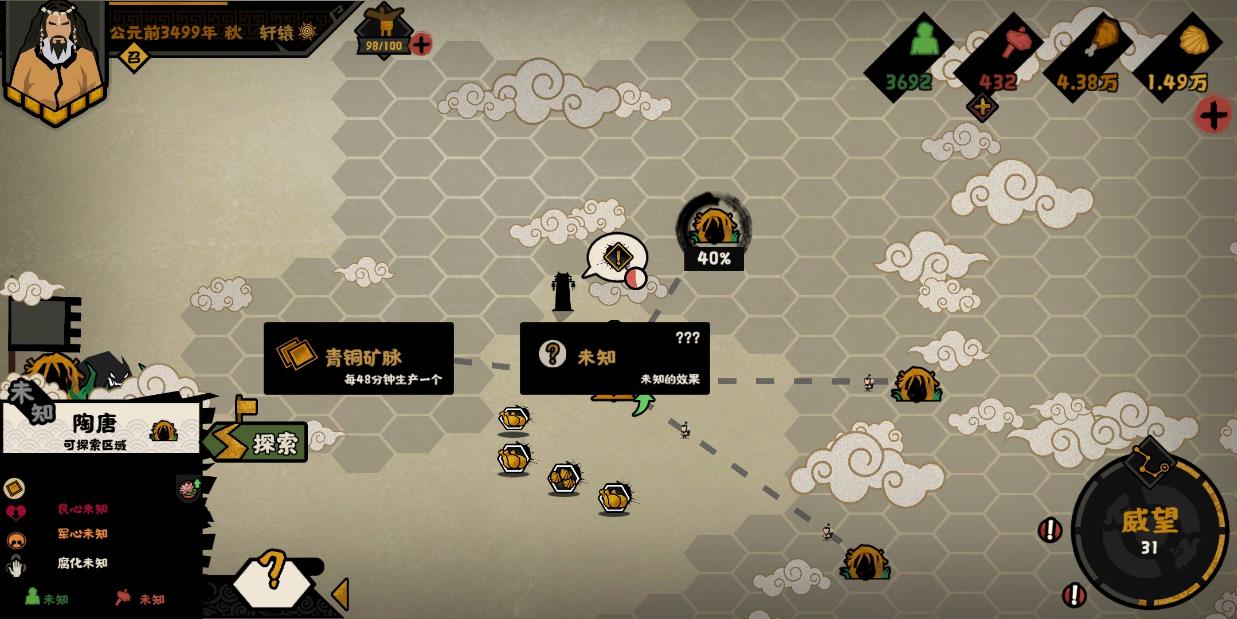The width and height of the screenshot is (1237, 619).
Task: Click the small plus badge under 432
Action: click(x=982, y=107)
